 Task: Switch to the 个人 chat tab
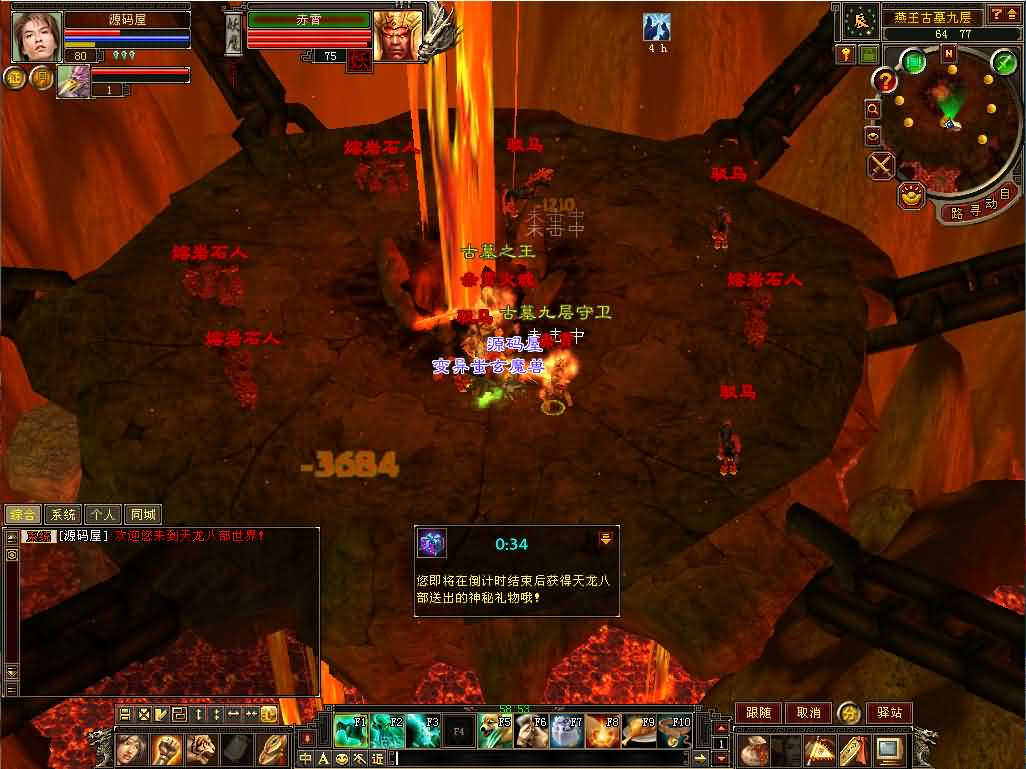102,515
